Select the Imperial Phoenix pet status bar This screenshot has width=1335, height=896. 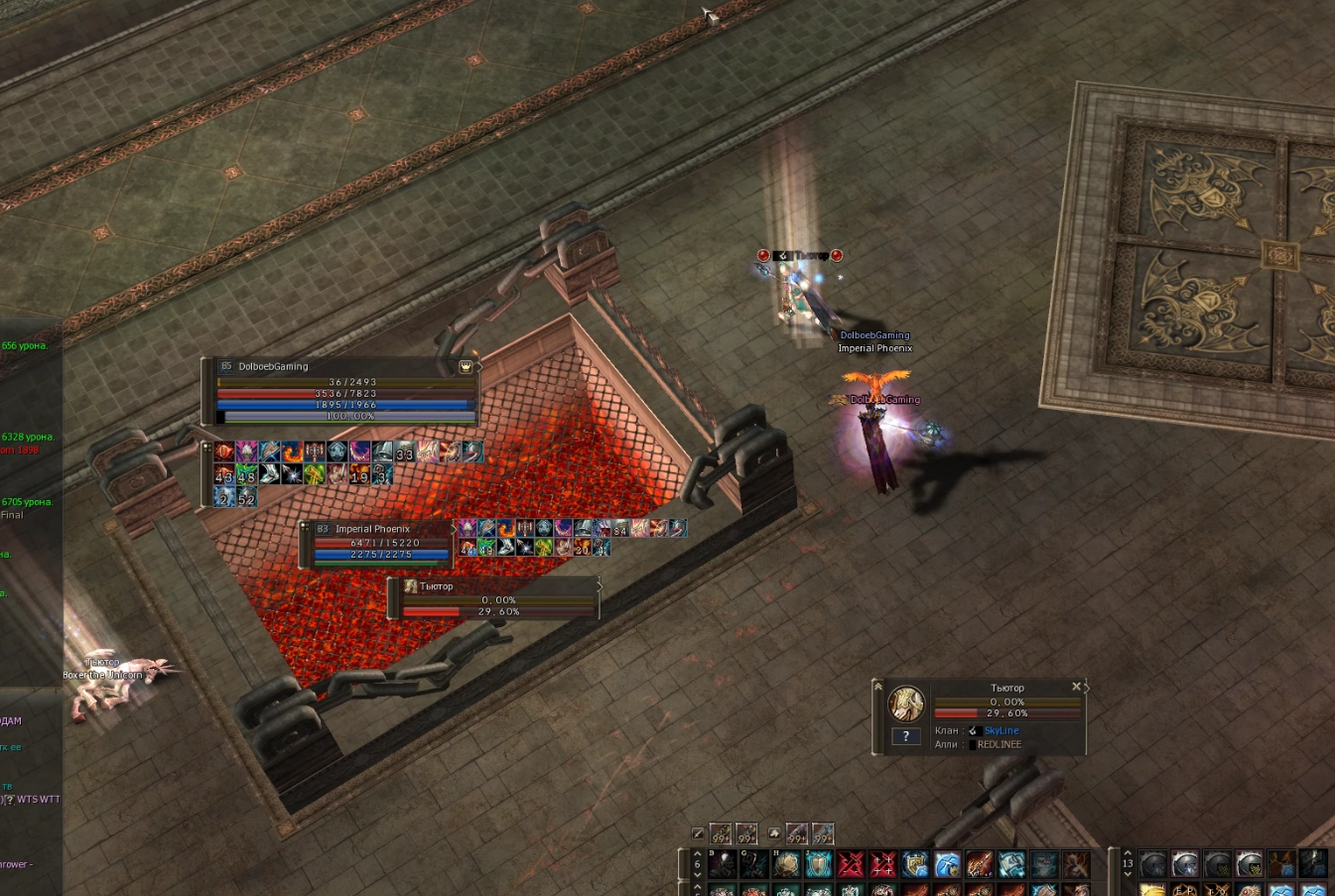point(377,543)
